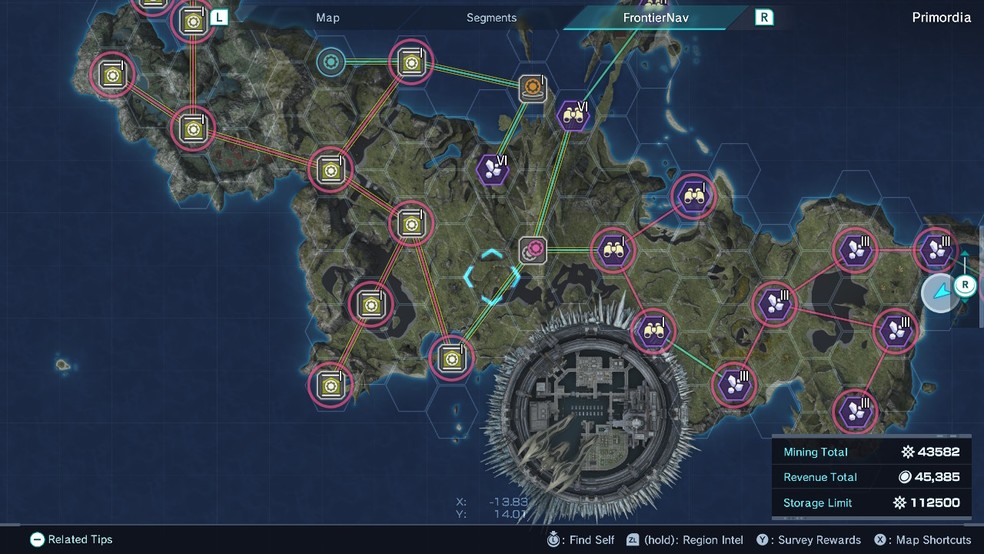The height and width of the screenshot is (554, 984).
Task: Choose the teal circular probe node
Action: click(x=329, y=62)
